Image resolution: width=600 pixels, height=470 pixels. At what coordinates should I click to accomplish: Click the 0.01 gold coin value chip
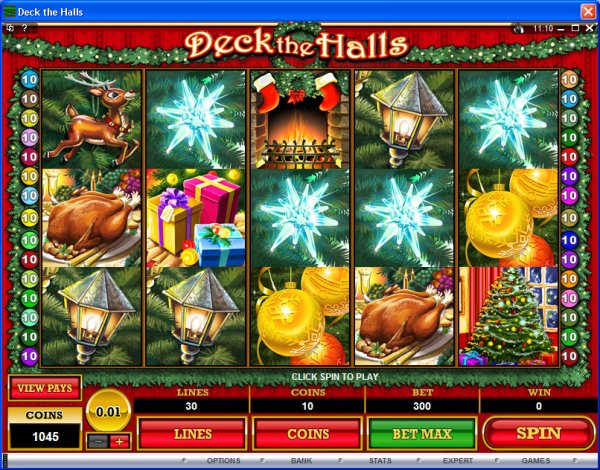click(107, 411)
